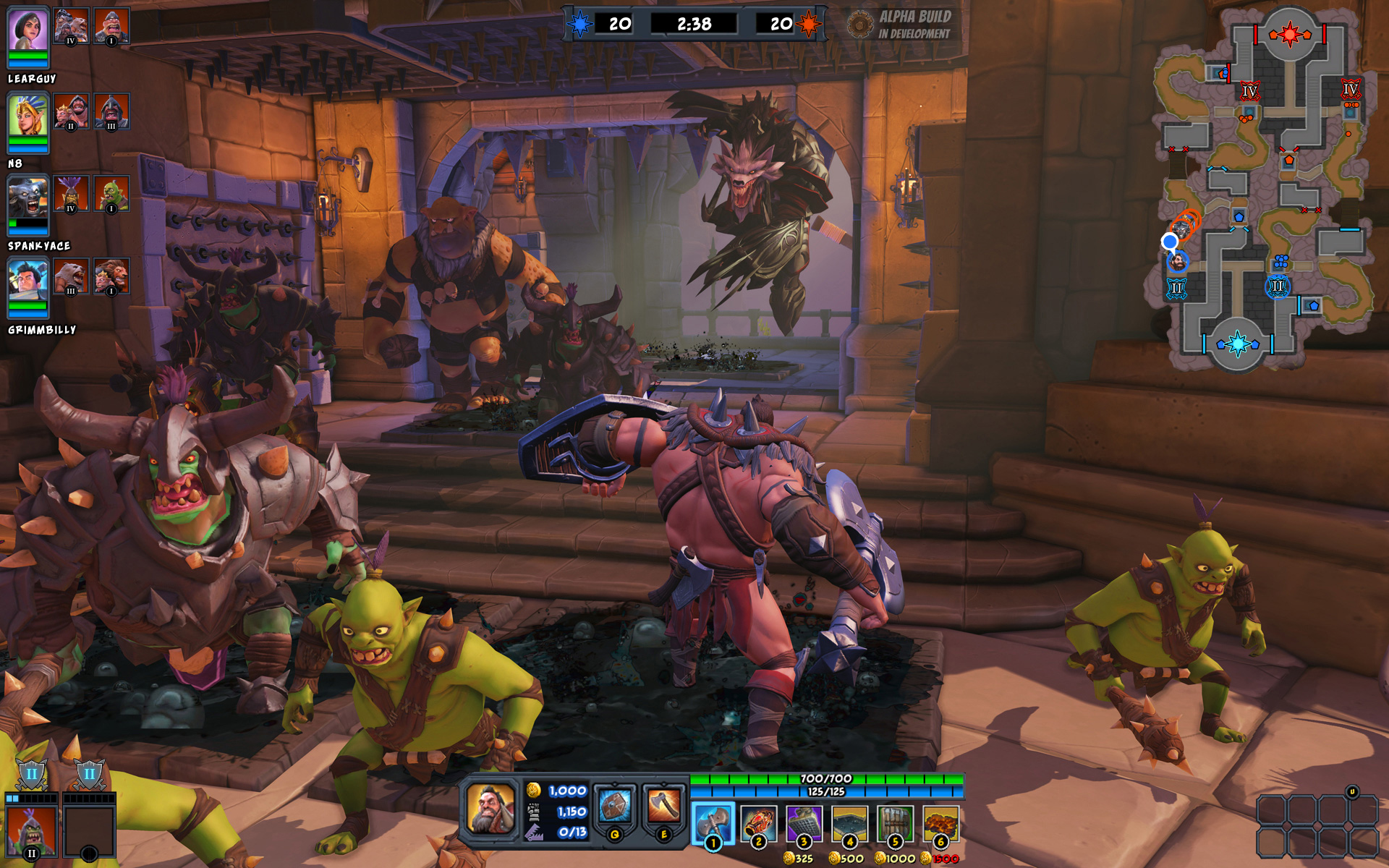Select the tar trap costing 500 gold

pos(849,821)
